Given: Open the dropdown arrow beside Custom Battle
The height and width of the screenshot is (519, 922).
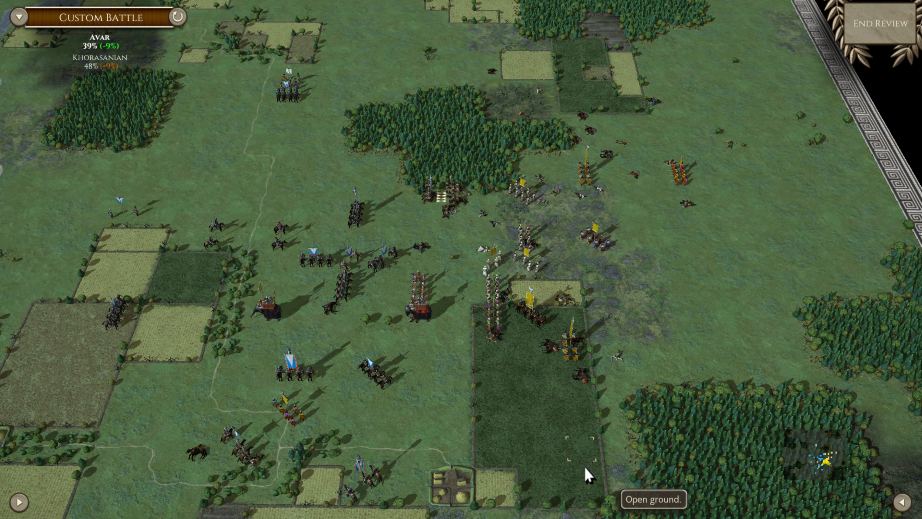Looking at the screenshot, I should point(18,16).
